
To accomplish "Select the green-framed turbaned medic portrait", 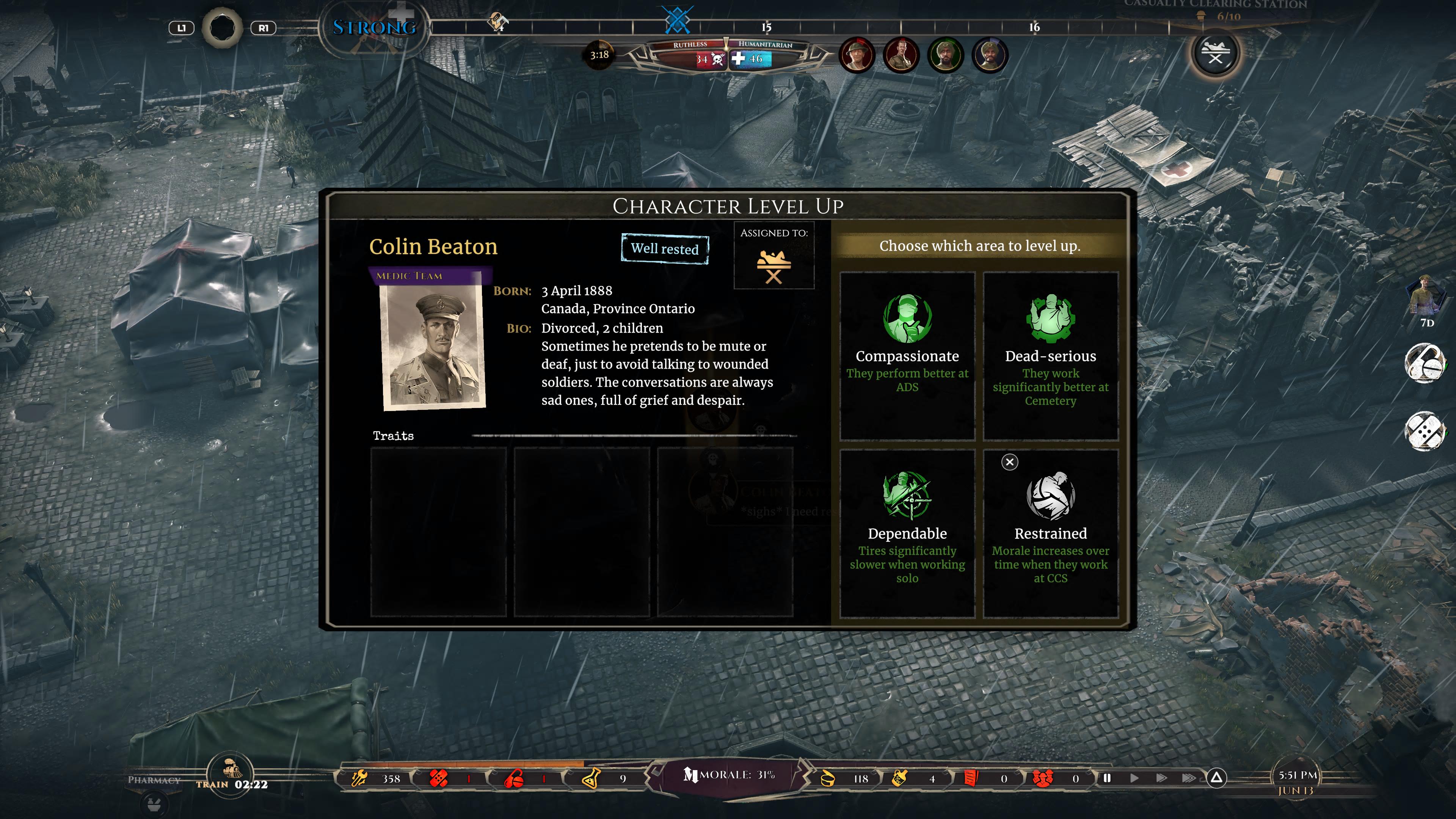I will (945, 55).
